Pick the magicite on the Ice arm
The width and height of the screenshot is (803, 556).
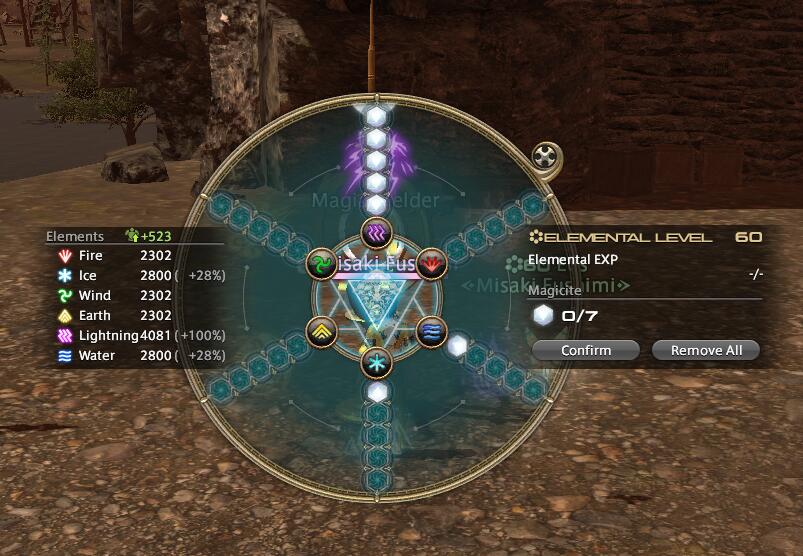pyautogui.click(x=376, y=393)
